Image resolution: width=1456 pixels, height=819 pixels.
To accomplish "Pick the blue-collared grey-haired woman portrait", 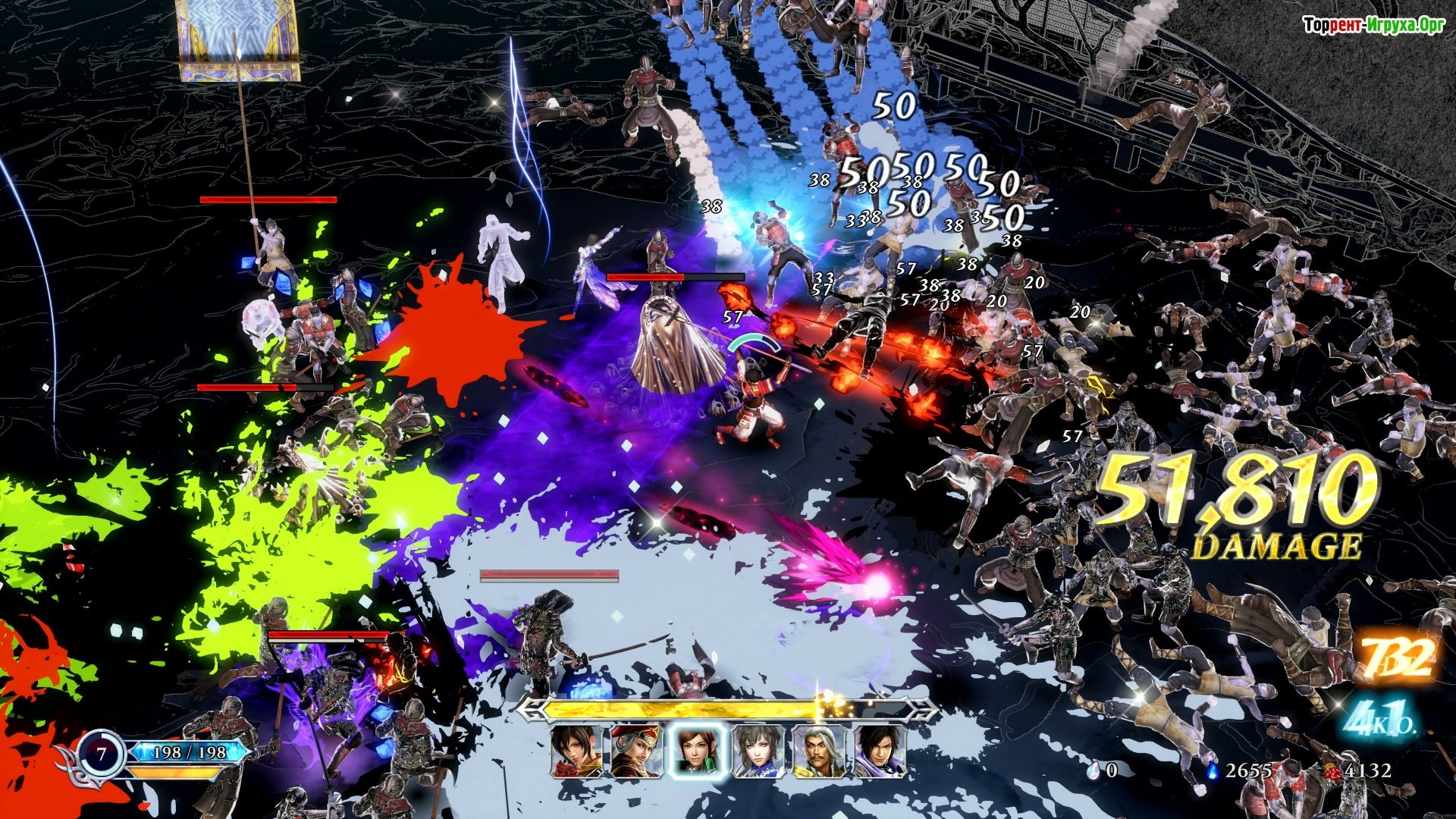I will [x=758, y=751].
